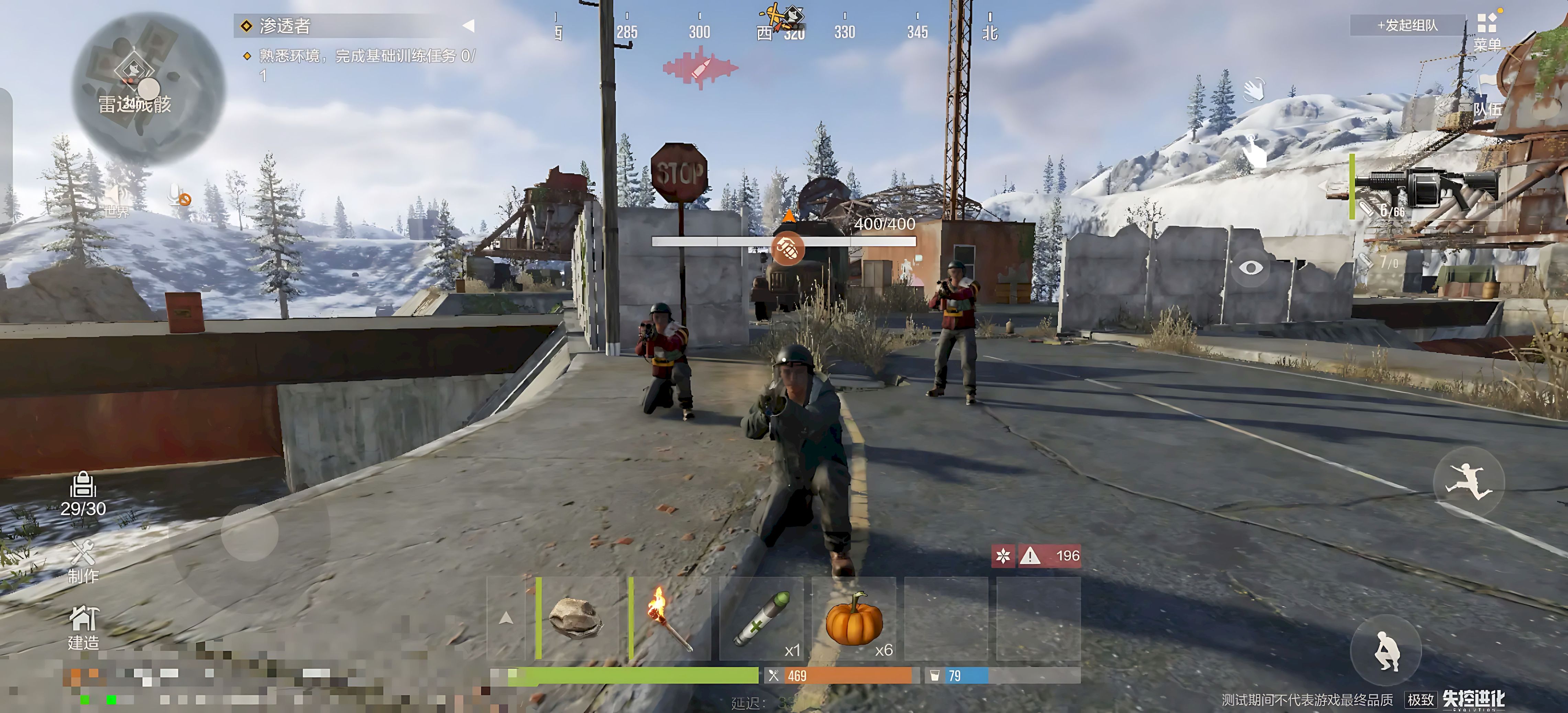Open the 建造 building menu
Viewport: 1568px width, 713px height.
[83, 627]
